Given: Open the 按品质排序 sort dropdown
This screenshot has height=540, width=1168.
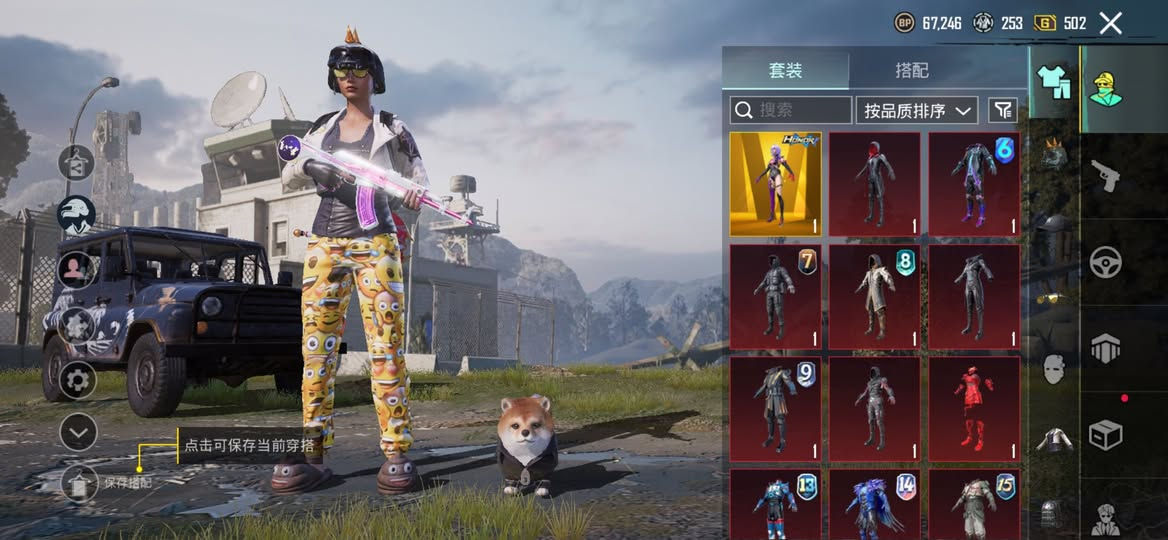Looking at the screenshot, I should (x=916, y=110).
